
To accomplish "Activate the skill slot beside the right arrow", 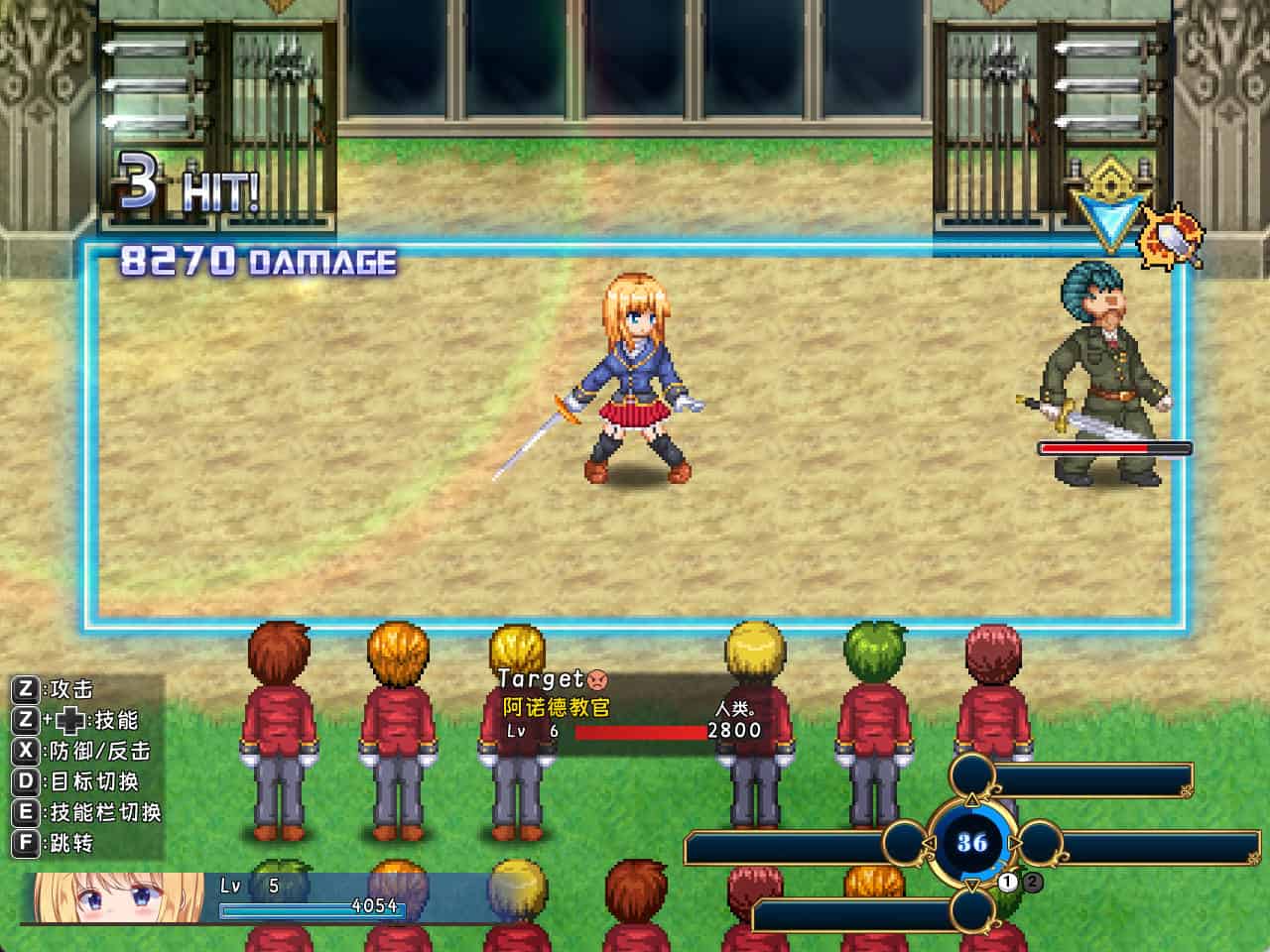I will coord(1141,848).
